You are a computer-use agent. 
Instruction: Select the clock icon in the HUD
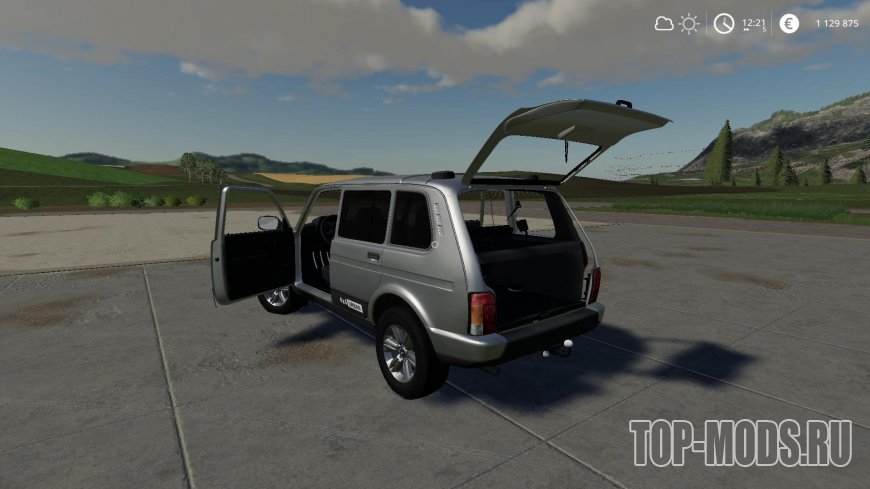pyautogui.click(x=723, y=24)
